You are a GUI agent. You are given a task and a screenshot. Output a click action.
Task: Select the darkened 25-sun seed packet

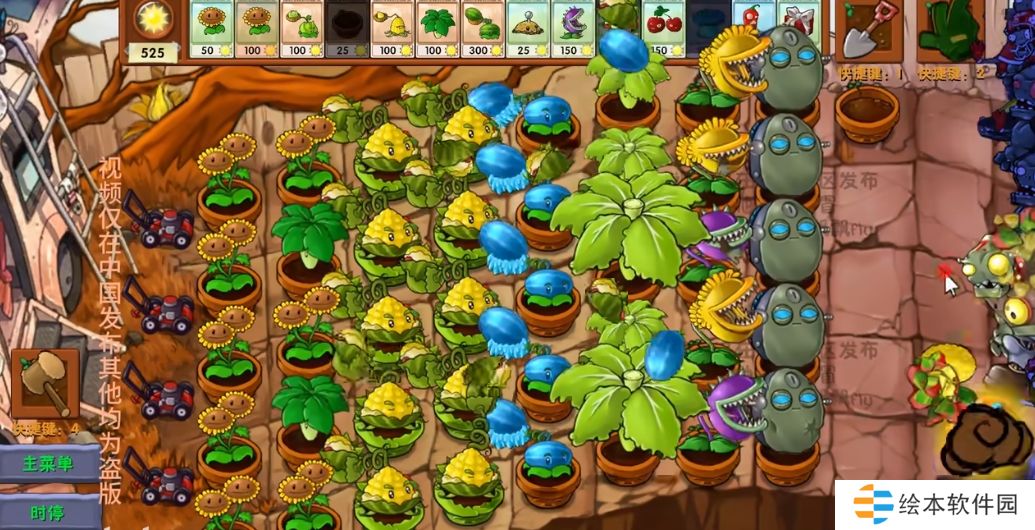[346, 29]
